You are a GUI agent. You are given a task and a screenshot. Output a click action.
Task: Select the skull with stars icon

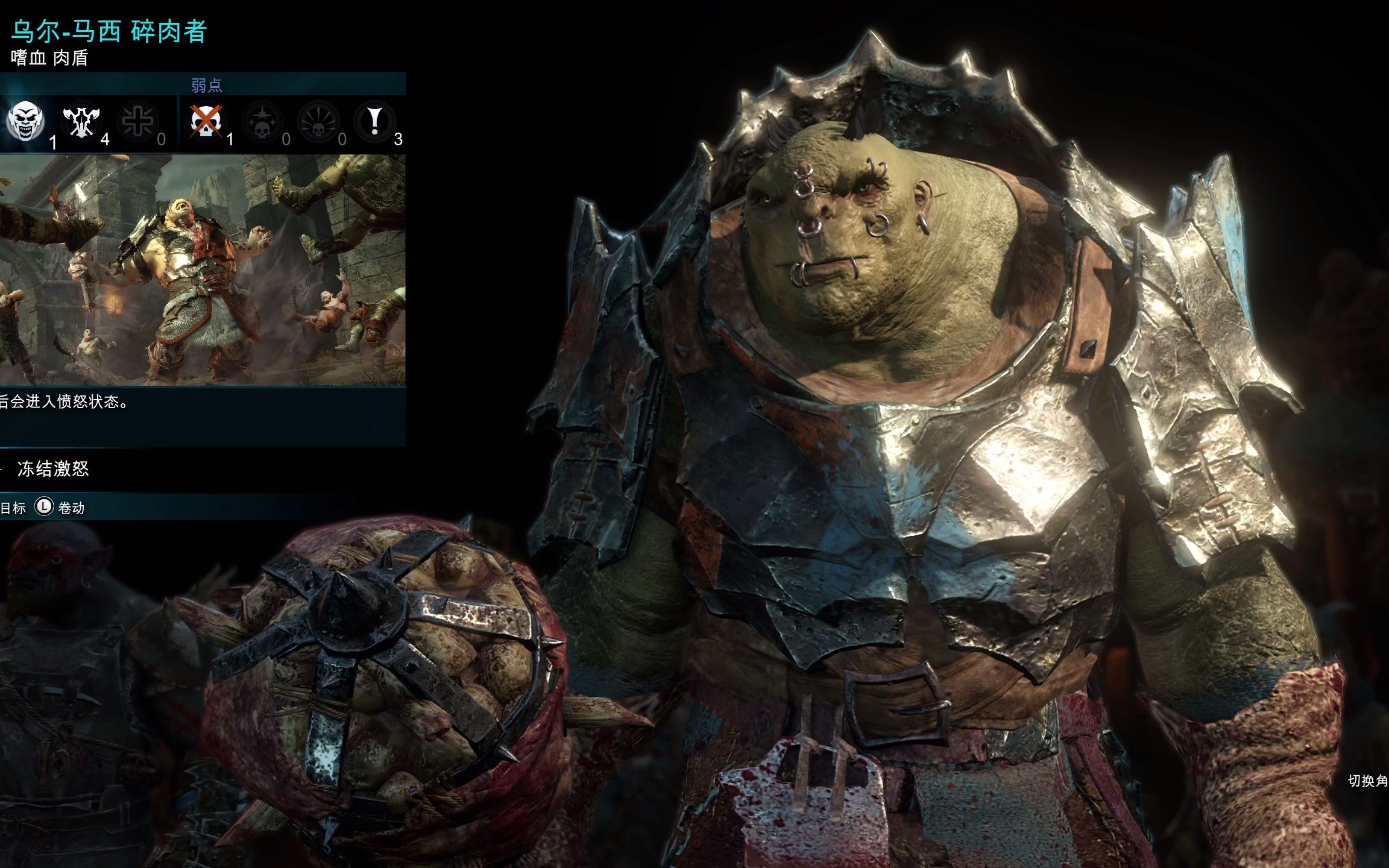262,121
